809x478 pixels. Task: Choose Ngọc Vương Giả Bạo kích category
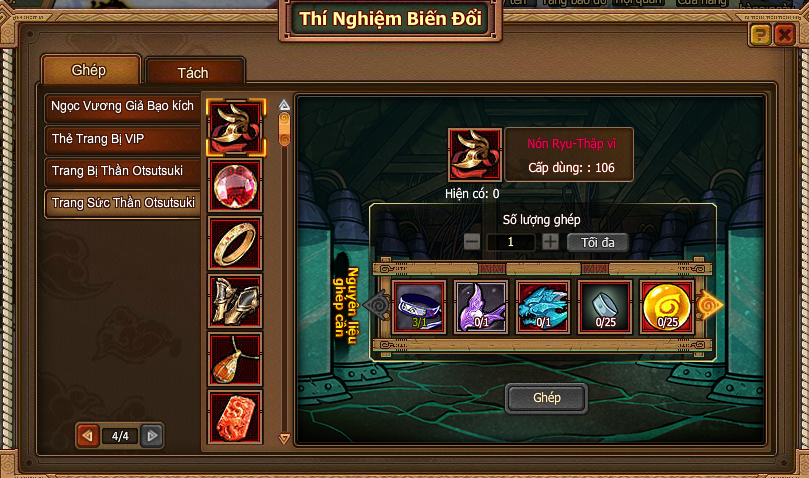pos(122,106)
